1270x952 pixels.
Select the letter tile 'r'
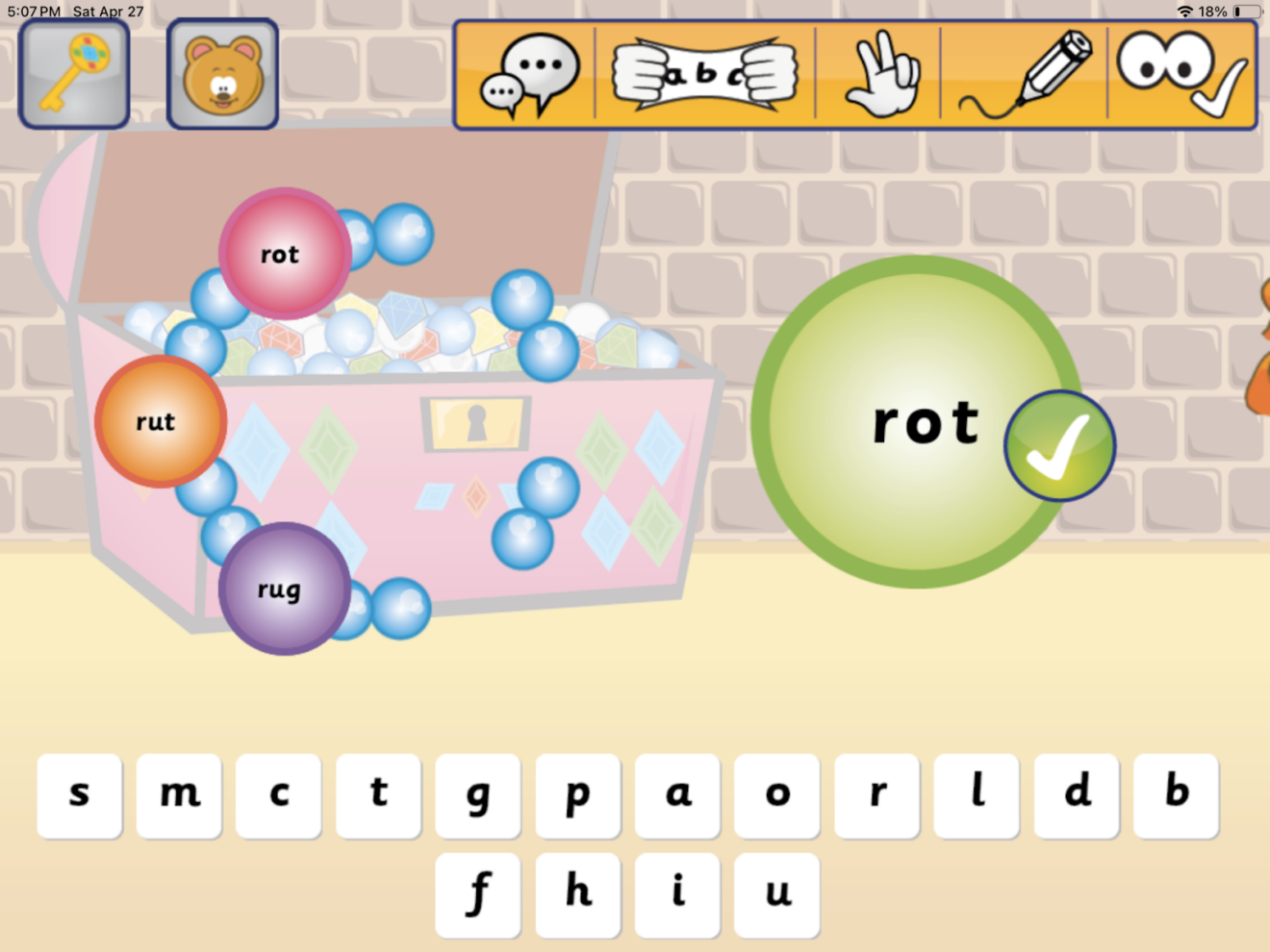[876, 795]
